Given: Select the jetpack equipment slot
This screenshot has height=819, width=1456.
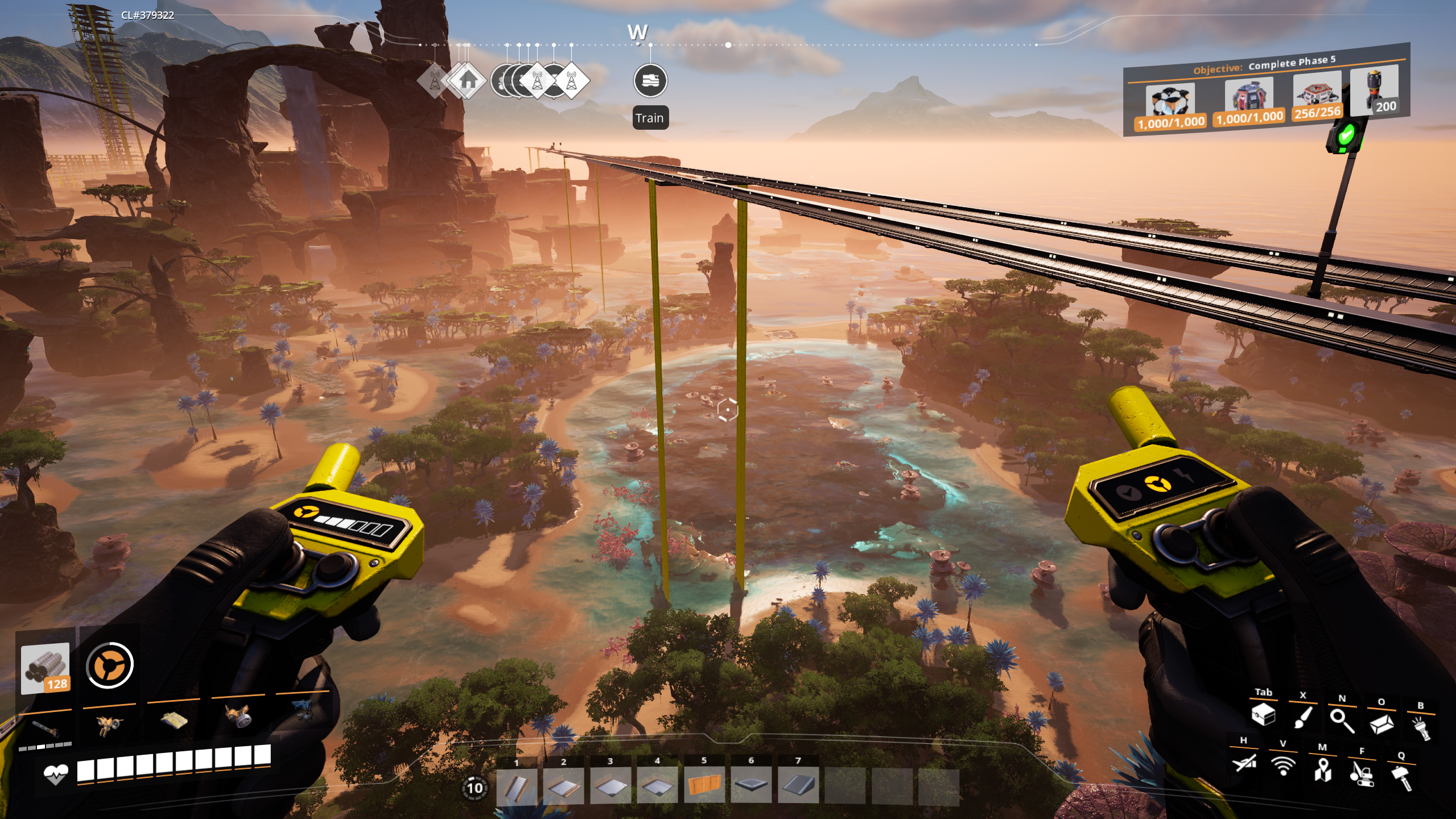Looking at the screenshot, I should pyautogui.click(x=109, y=725).
